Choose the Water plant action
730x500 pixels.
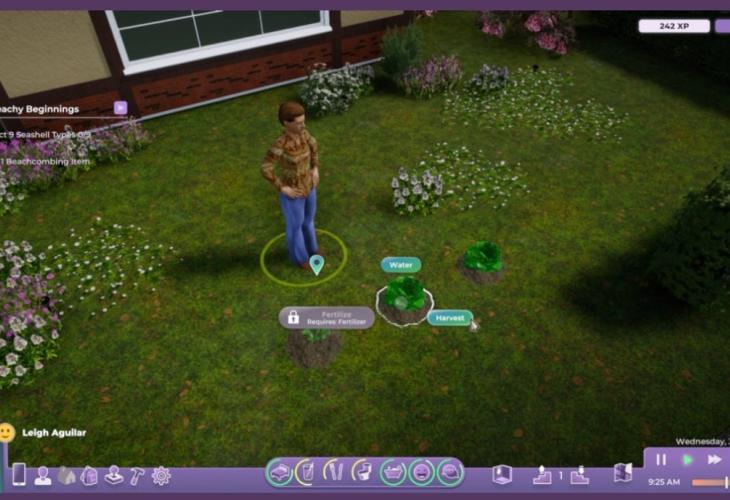tap(400, 265)
